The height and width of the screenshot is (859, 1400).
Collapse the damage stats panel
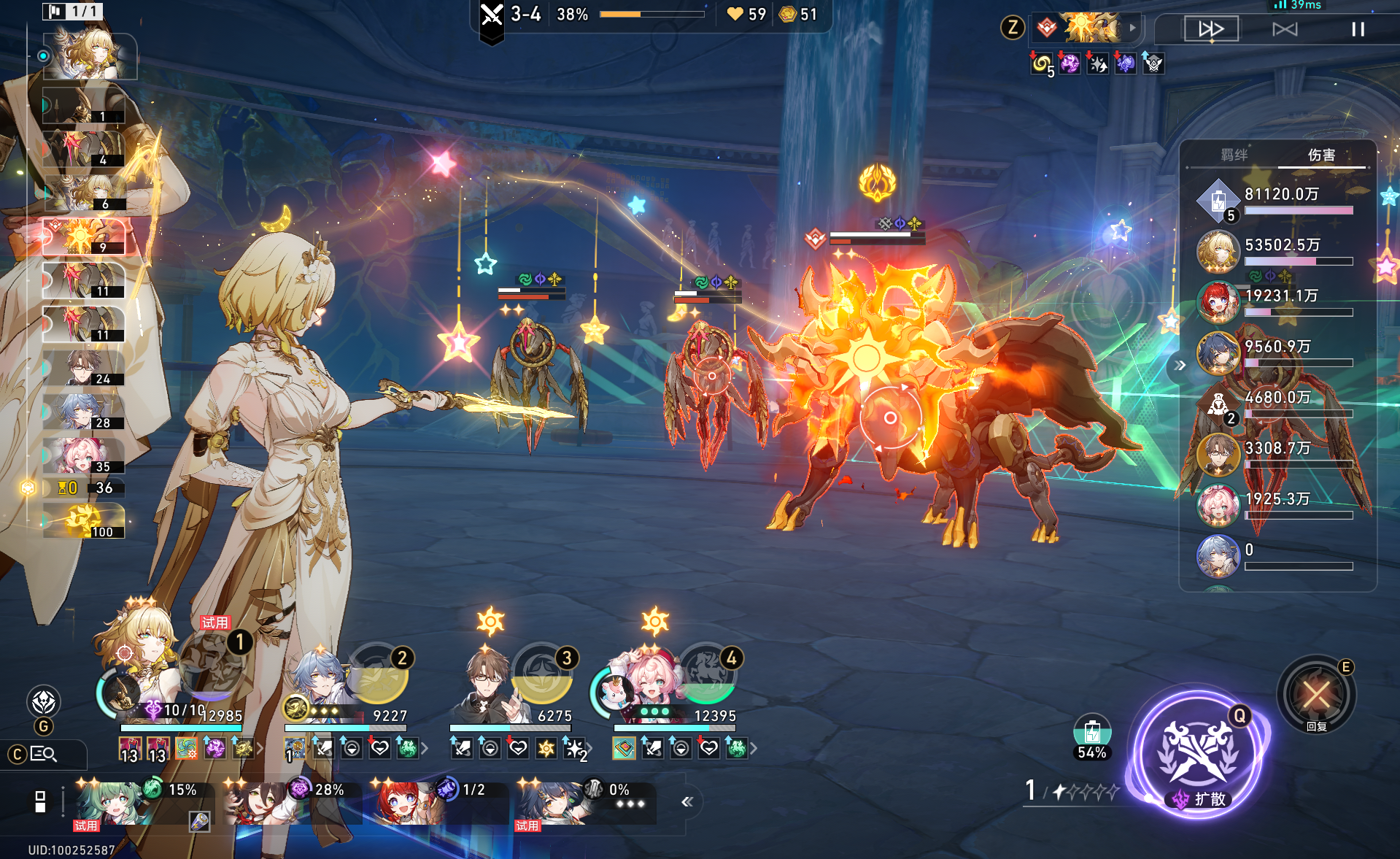[1180, 365]
